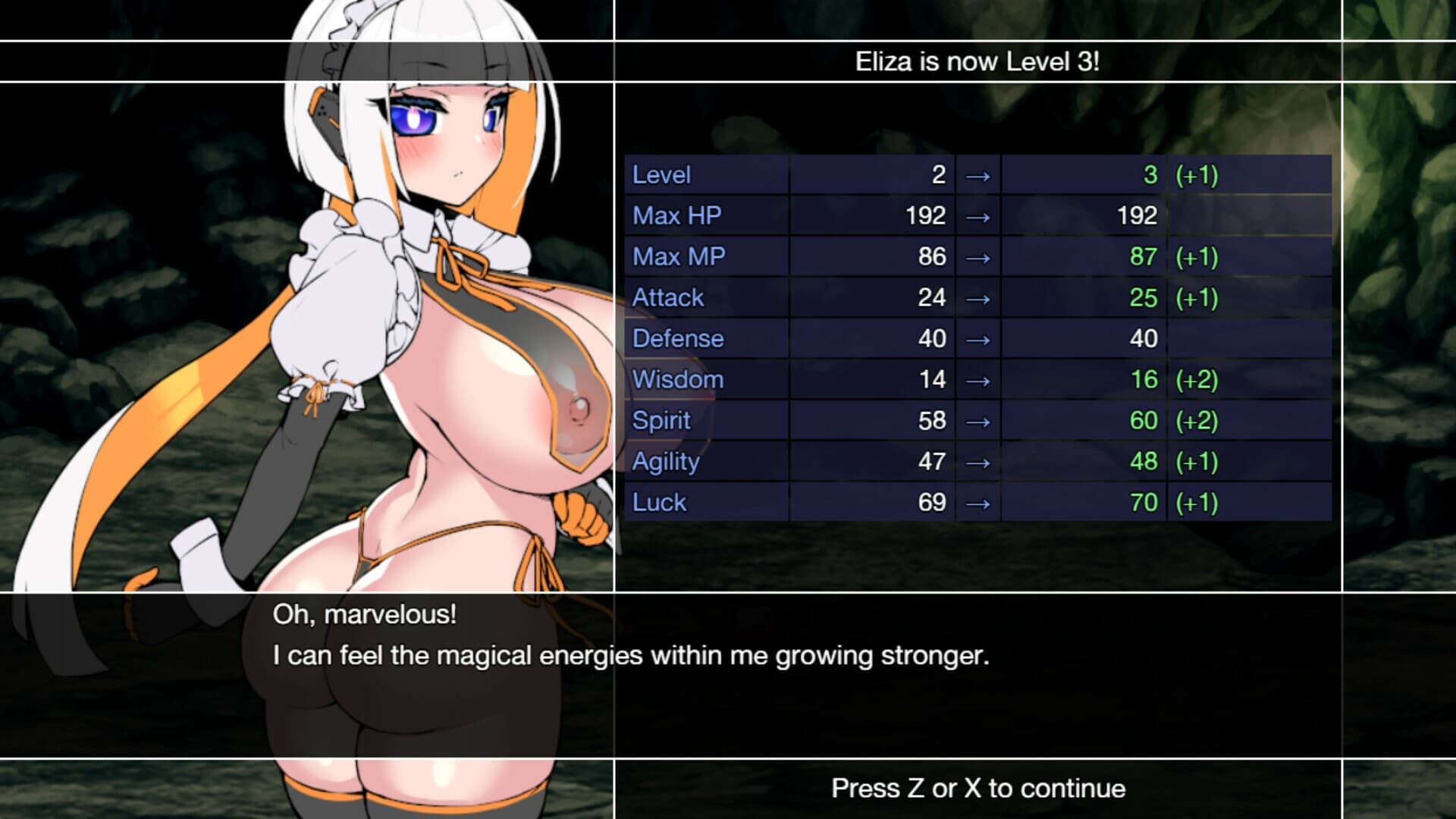The width and height of the screenshot is (1456, 819).
Task: Click the arrow icon beside Attack stat
Action: pyautogui.click(x=978, y=297)
